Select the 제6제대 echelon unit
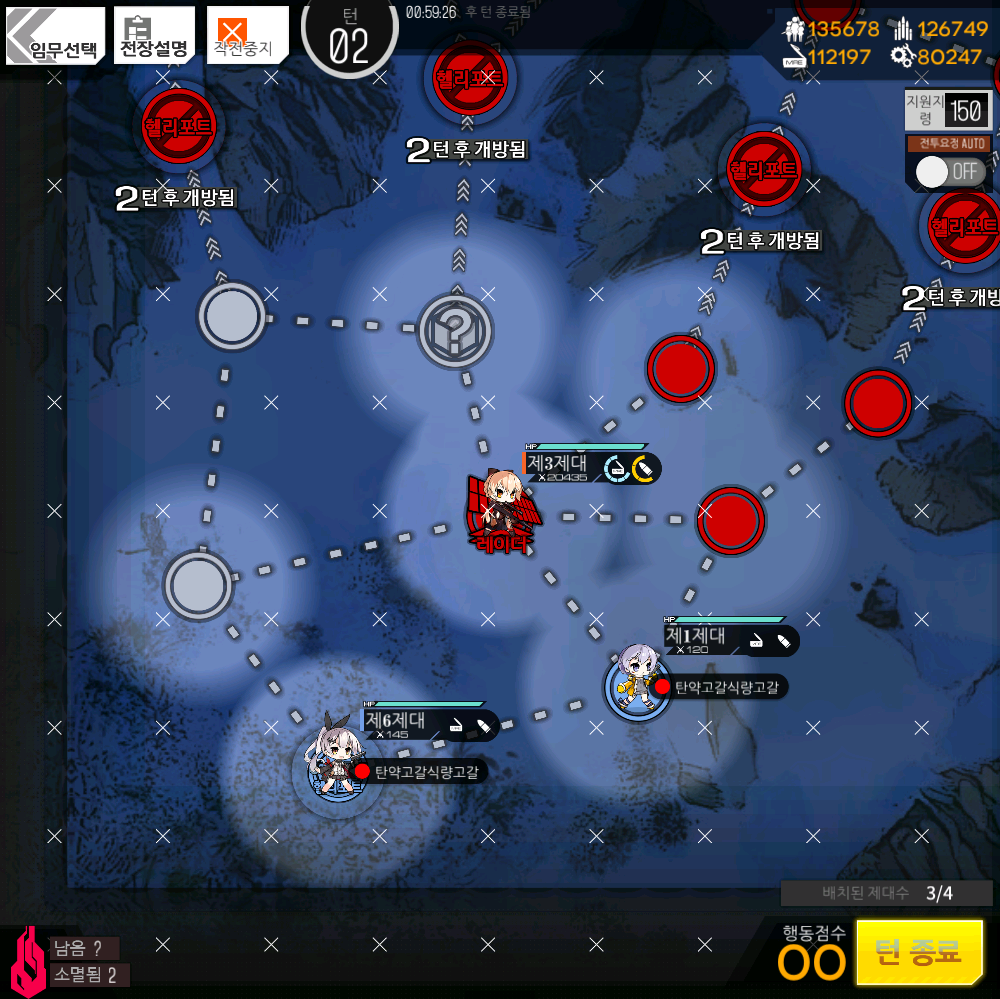Image resolution: width=1000 pixels, height=999 pixels. pyautogui.click(x=332, y=762)
